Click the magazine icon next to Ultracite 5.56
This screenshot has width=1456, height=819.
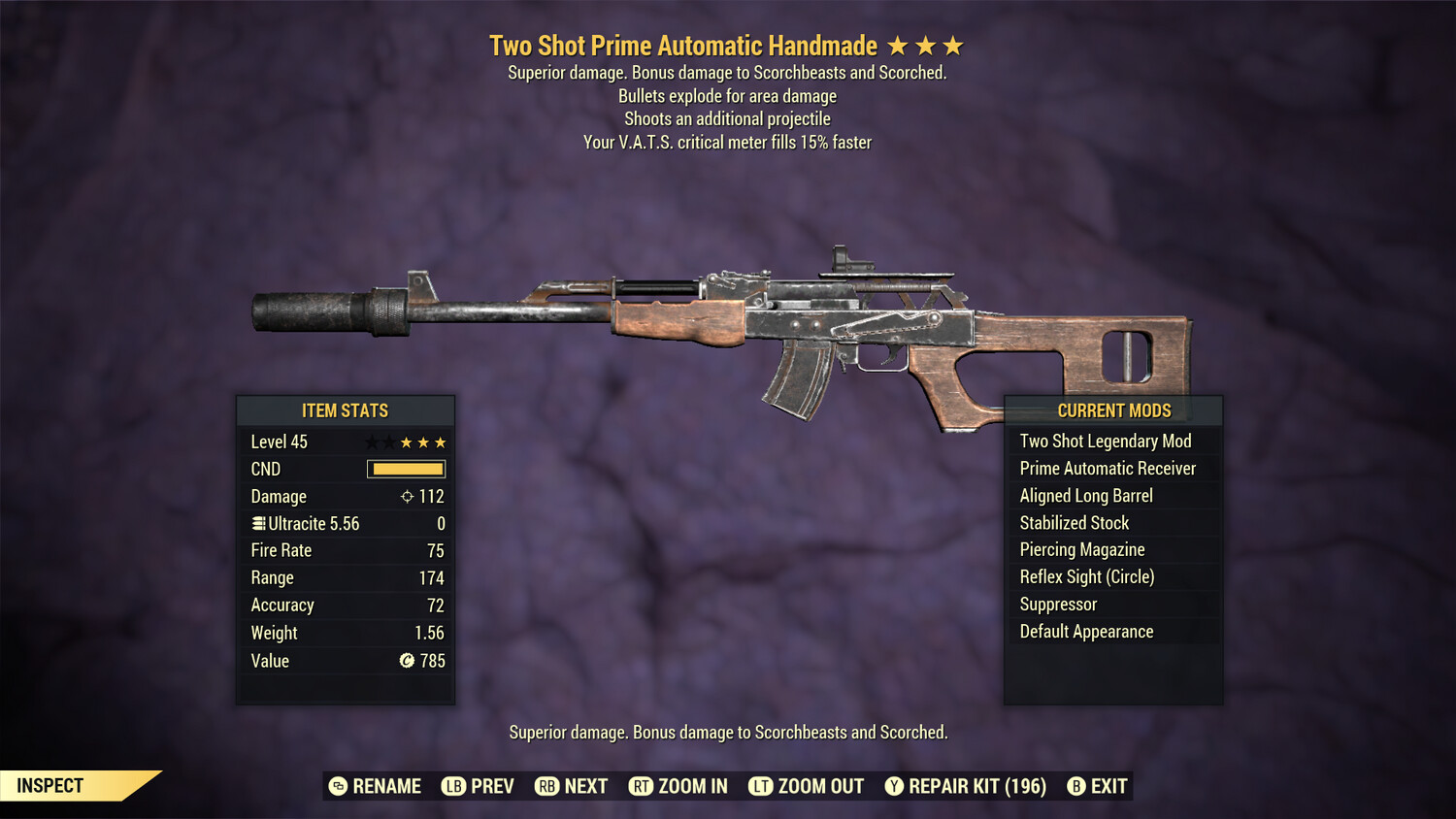pyautogui.click(x=257, y=523)
